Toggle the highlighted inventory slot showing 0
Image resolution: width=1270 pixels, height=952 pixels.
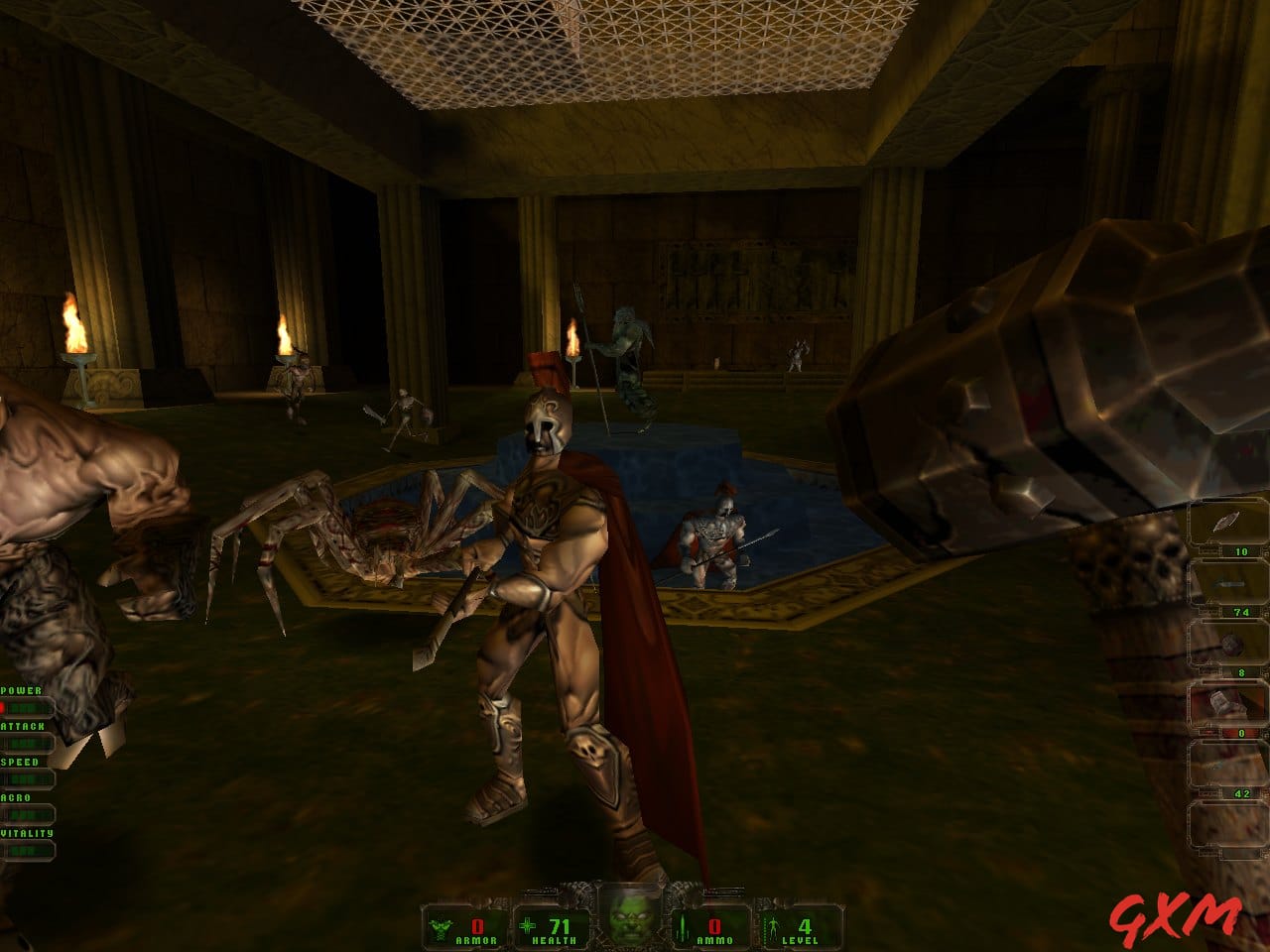point(1224,700)
